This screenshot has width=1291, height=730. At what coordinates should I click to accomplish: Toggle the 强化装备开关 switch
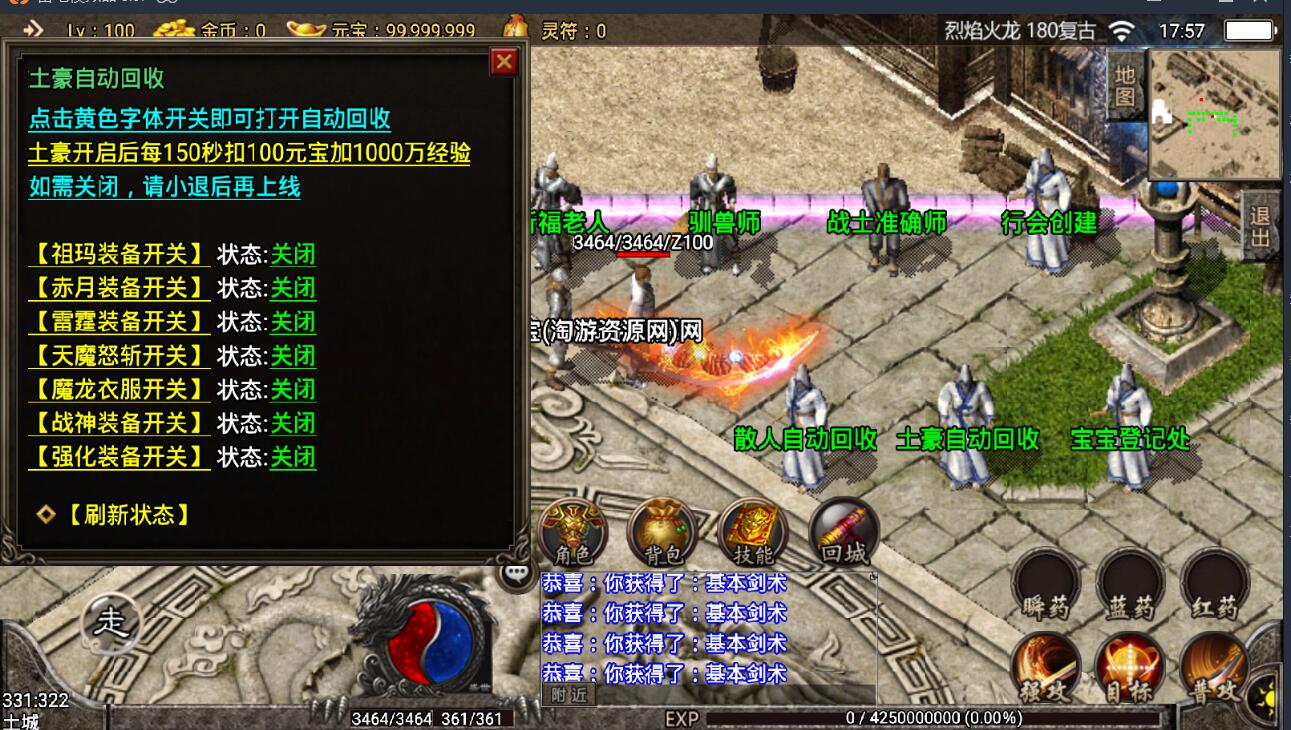(x=119, y=457)
